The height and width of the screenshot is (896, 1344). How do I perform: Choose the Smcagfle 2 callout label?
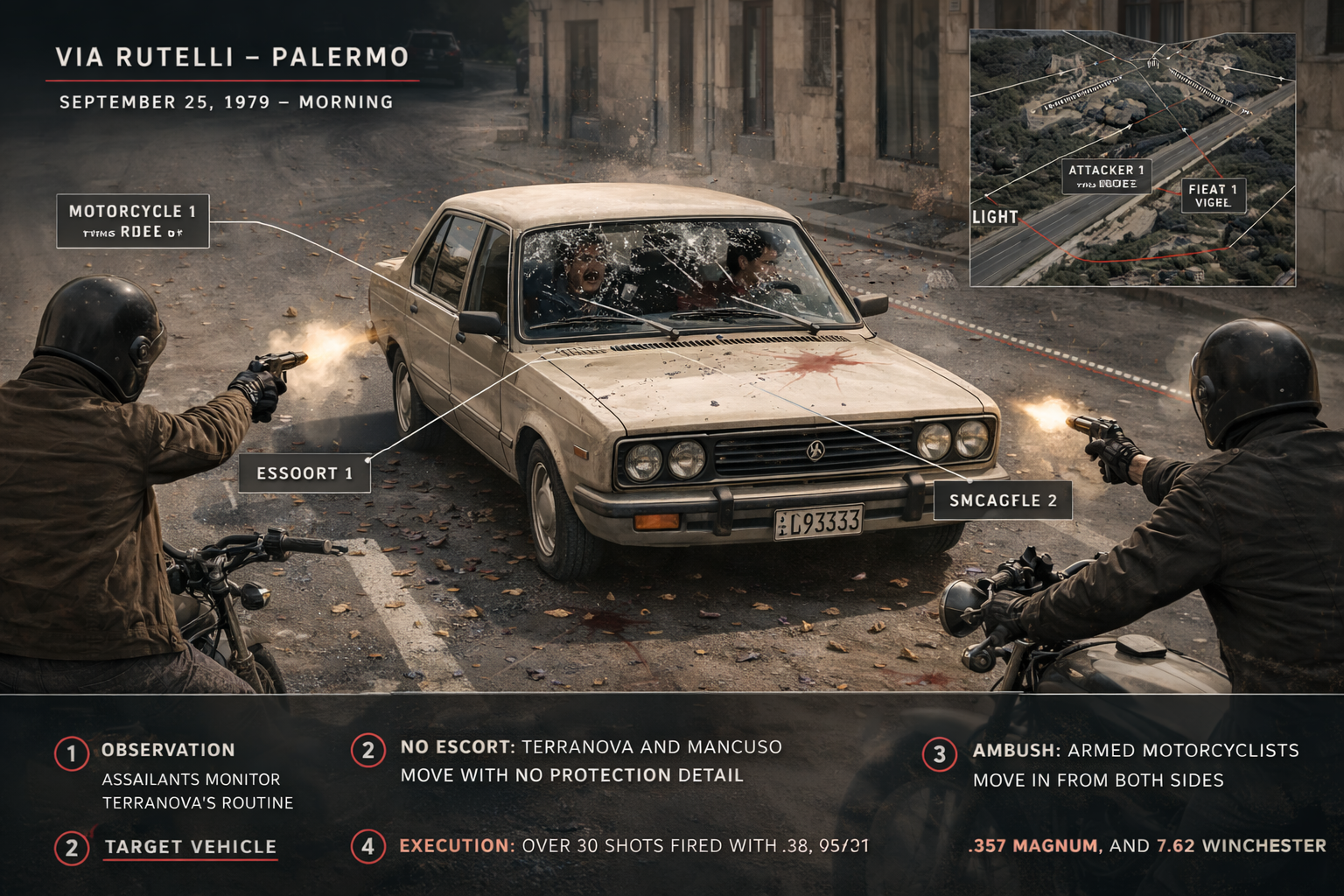1003,500
